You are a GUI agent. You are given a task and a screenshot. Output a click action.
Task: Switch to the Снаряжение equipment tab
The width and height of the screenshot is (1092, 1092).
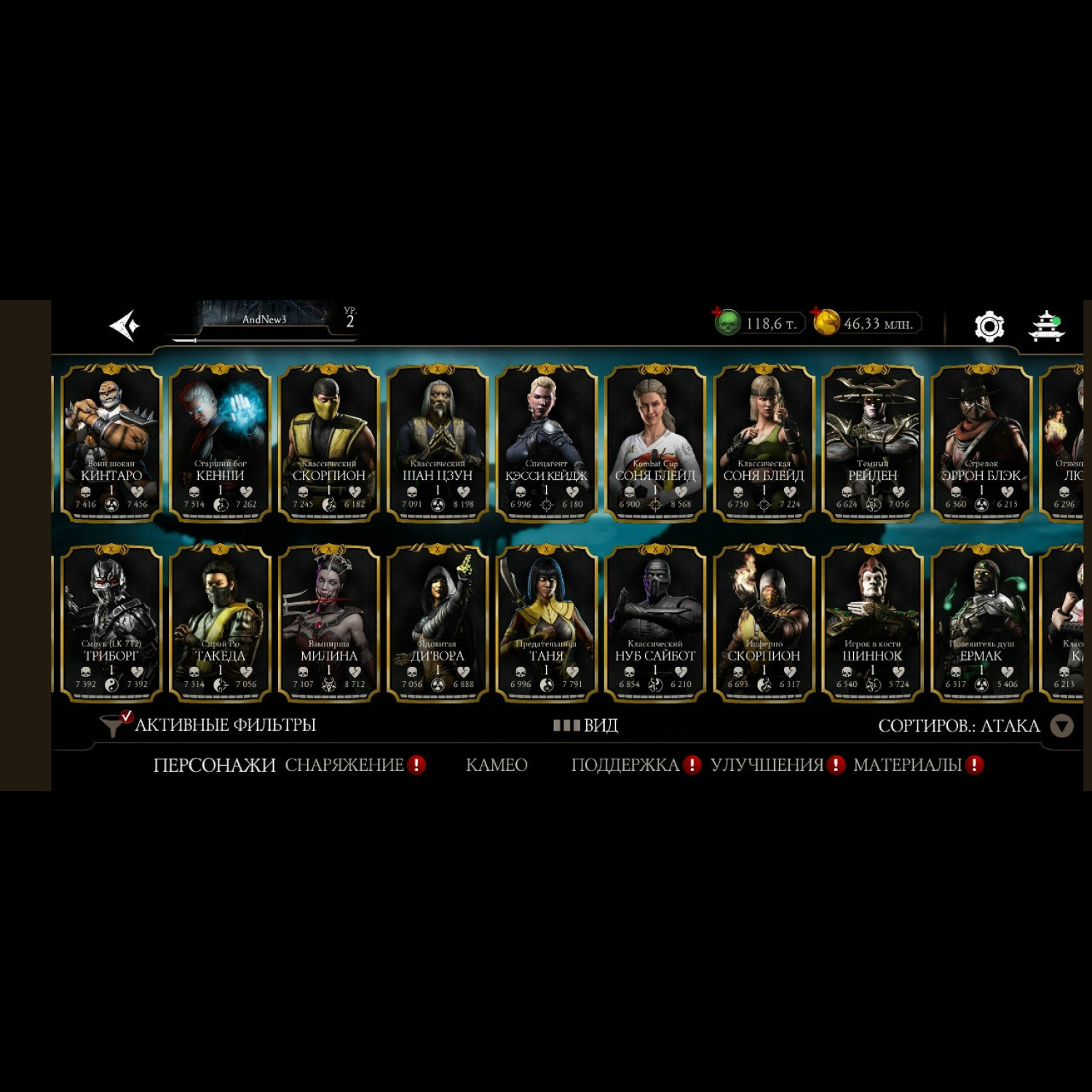344,765
